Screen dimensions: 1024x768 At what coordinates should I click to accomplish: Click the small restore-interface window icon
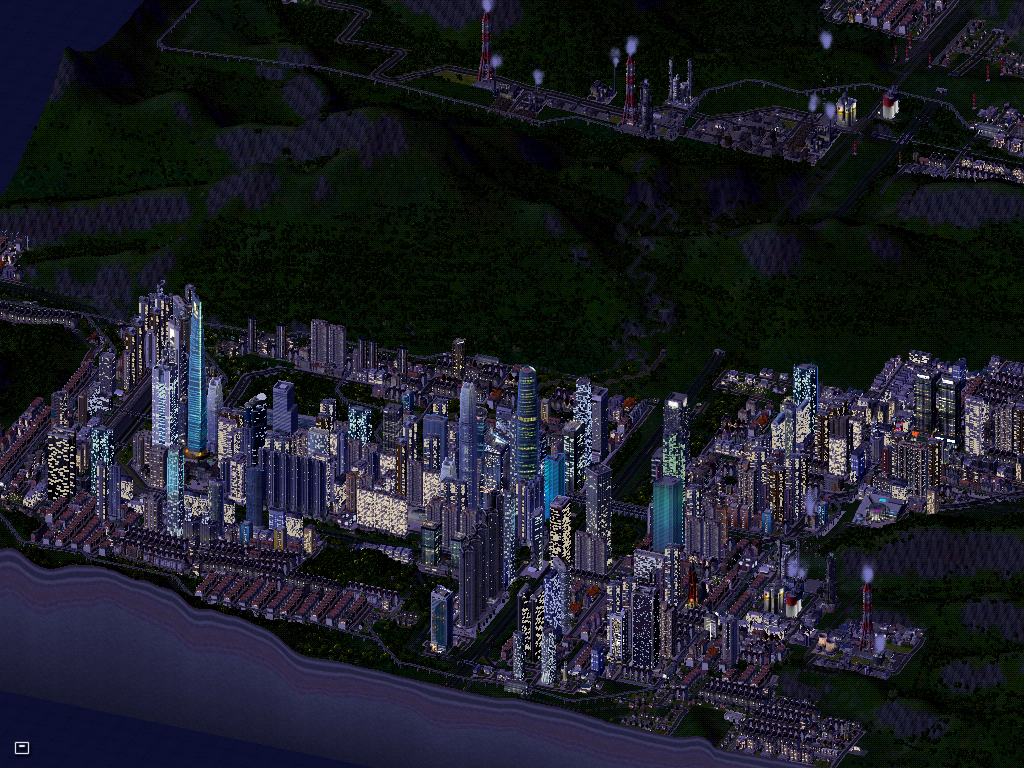(22, 747)
